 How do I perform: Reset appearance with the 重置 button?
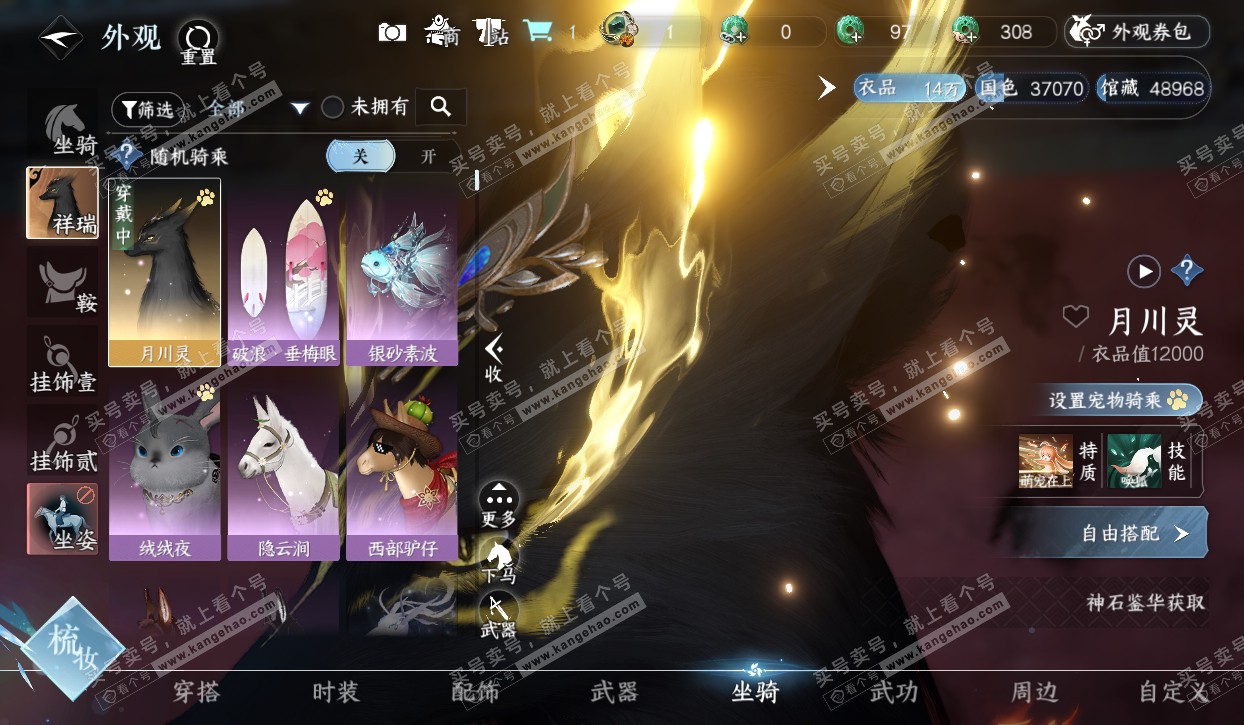[198, 42]
